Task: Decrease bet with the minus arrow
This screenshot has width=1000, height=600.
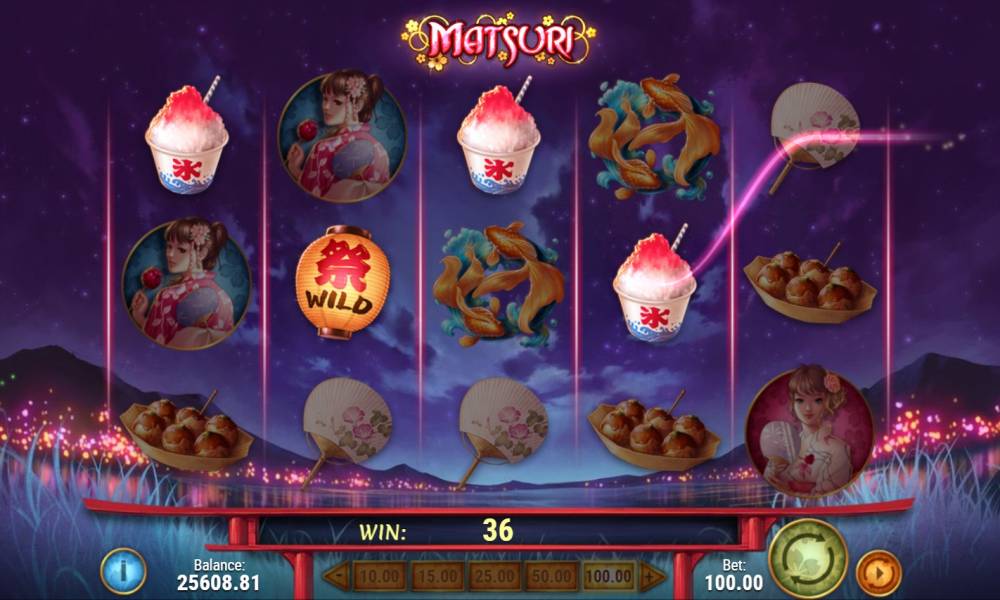Action: (337, 576)
